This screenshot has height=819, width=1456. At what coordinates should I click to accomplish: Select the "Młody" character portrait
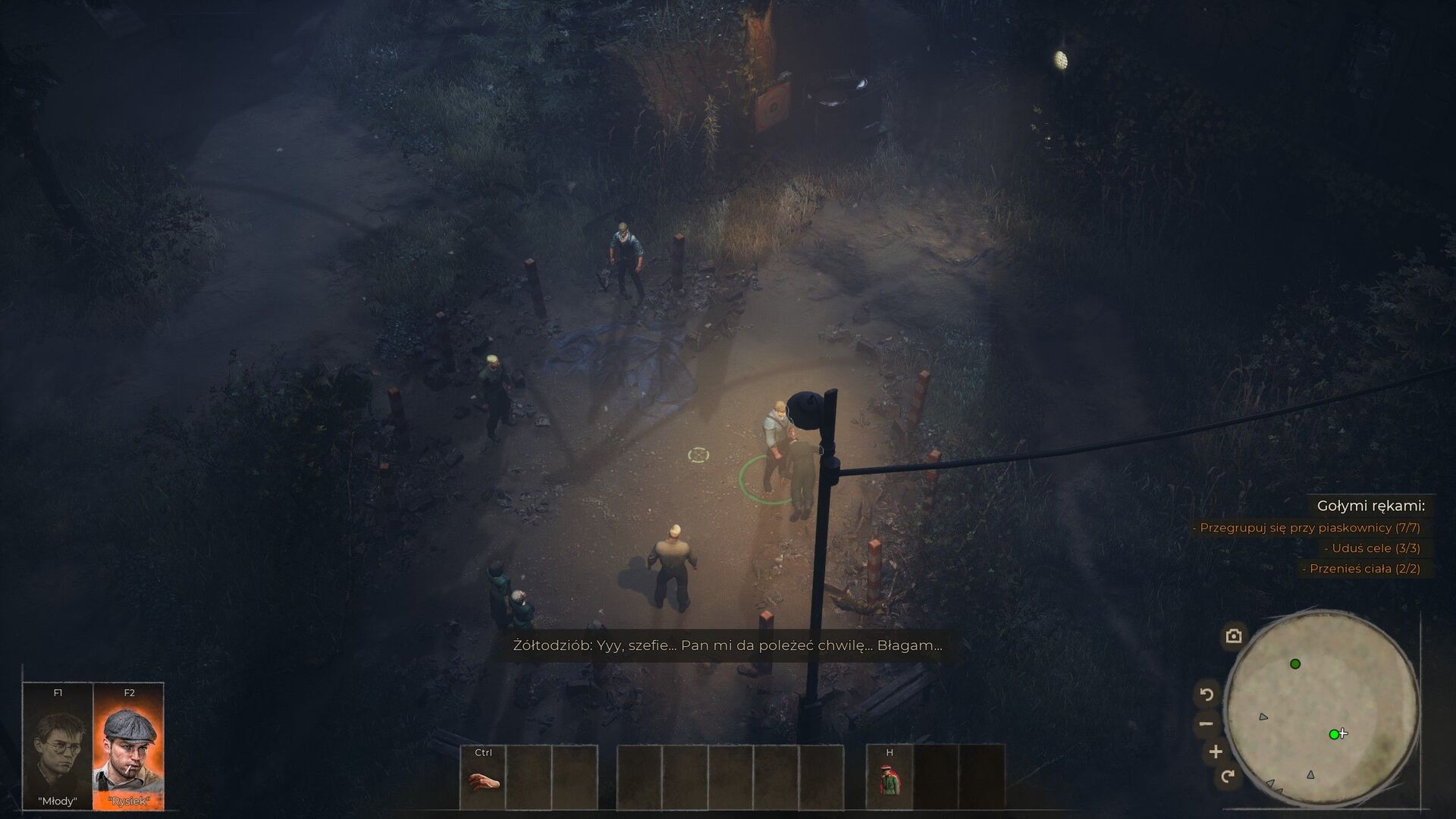(58, 747)
